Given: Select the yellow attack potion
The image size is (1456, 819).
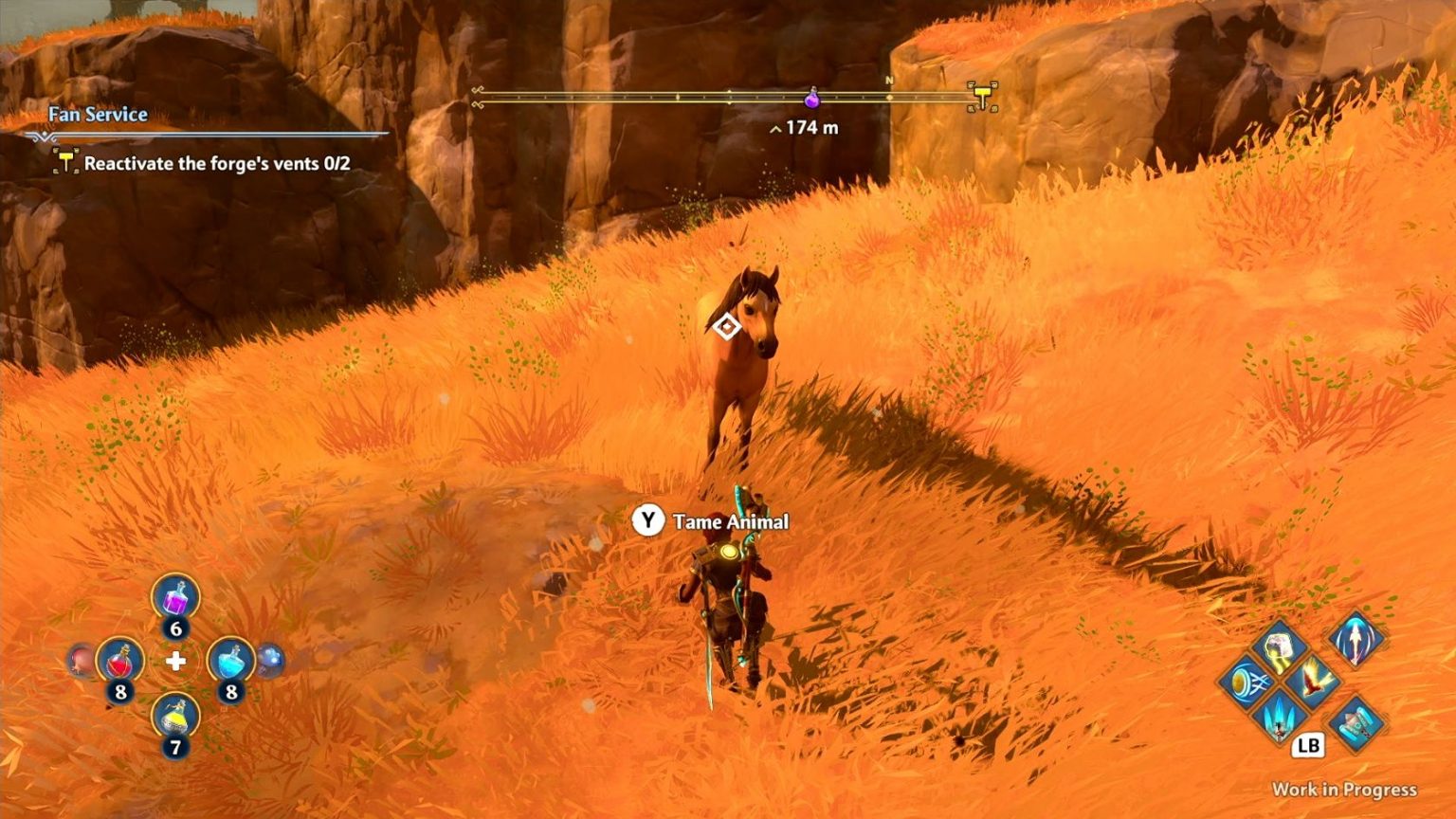Looking at the screenshot, I should pyautogui.click(x=175, y=718).
